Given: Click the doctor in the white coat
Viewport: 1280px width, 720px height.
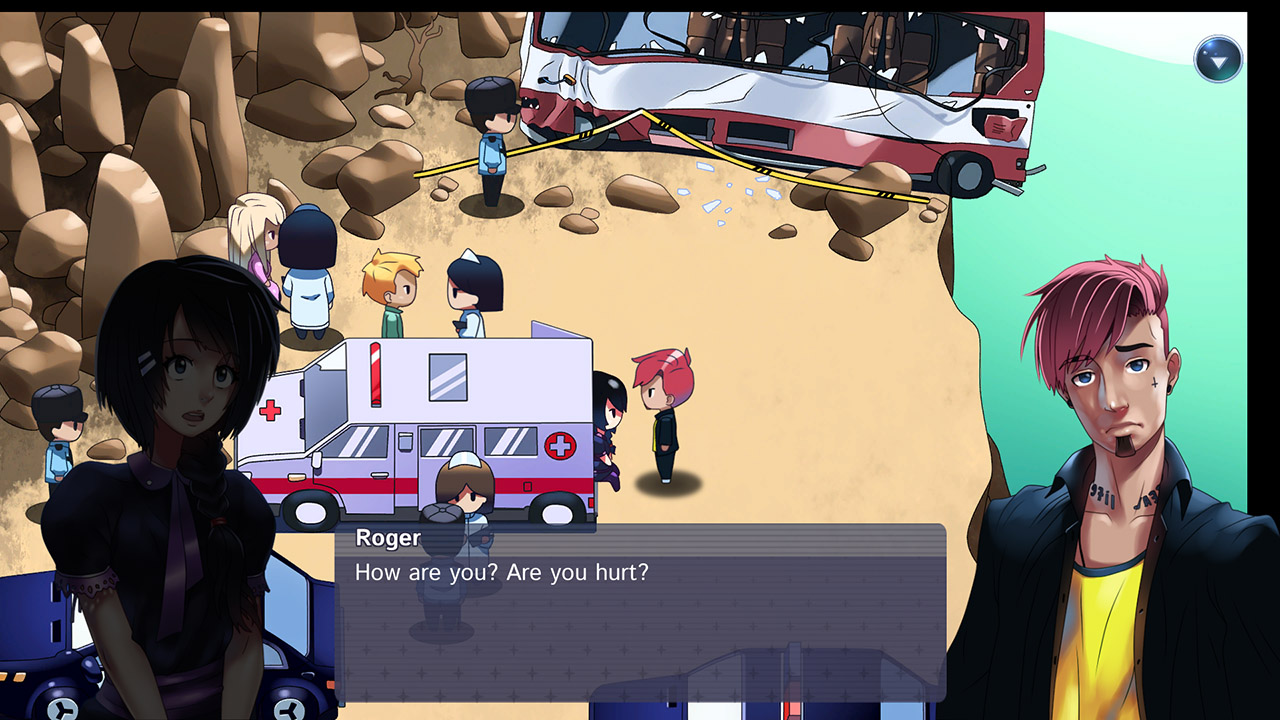Looking at the screenshot, I should [x=312, y=260].
